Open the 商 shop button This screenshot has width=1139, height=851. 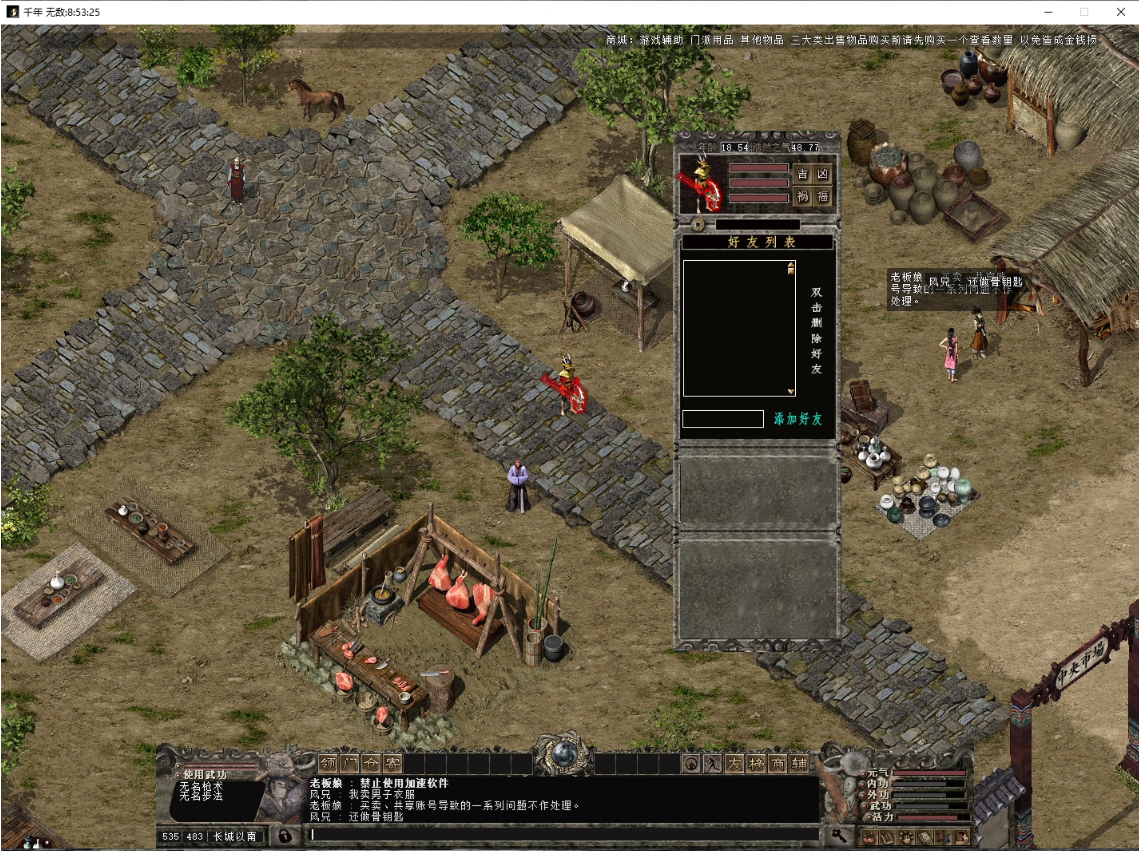[x=778, y=763]
